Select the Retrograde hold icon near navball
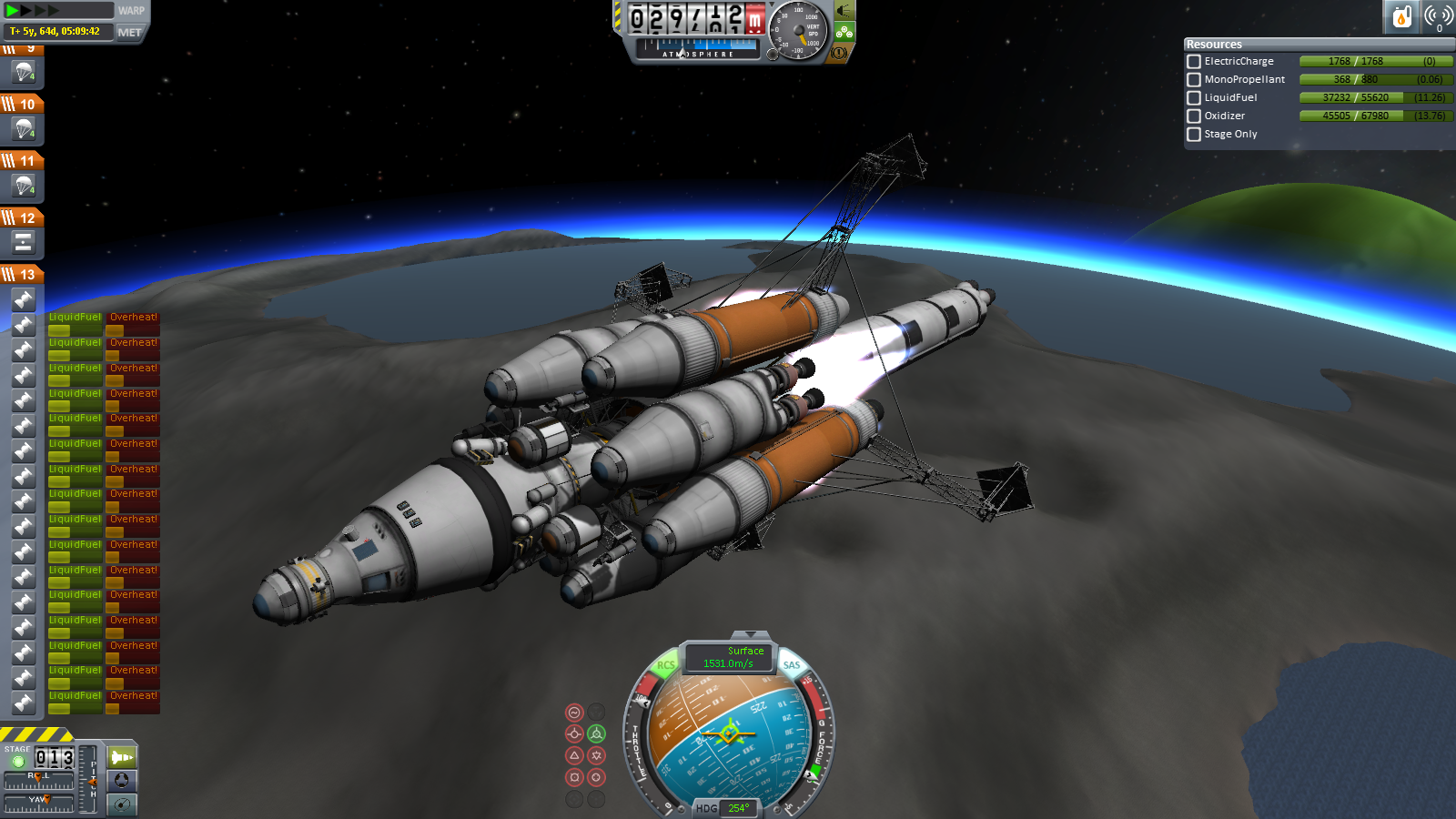This screenshot has height=819, width=1456. point(597,734)
